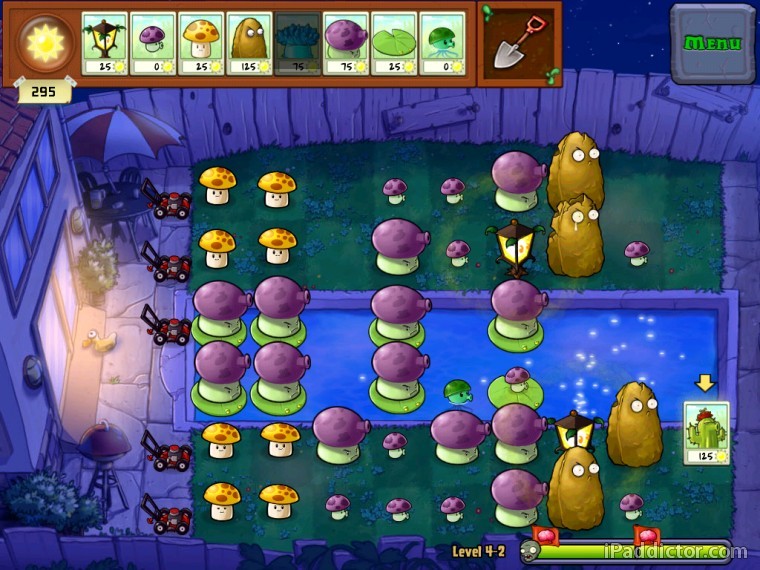Collect the Cactus seed packet under the arrow

pyautogui.click(x=706, y=432)
